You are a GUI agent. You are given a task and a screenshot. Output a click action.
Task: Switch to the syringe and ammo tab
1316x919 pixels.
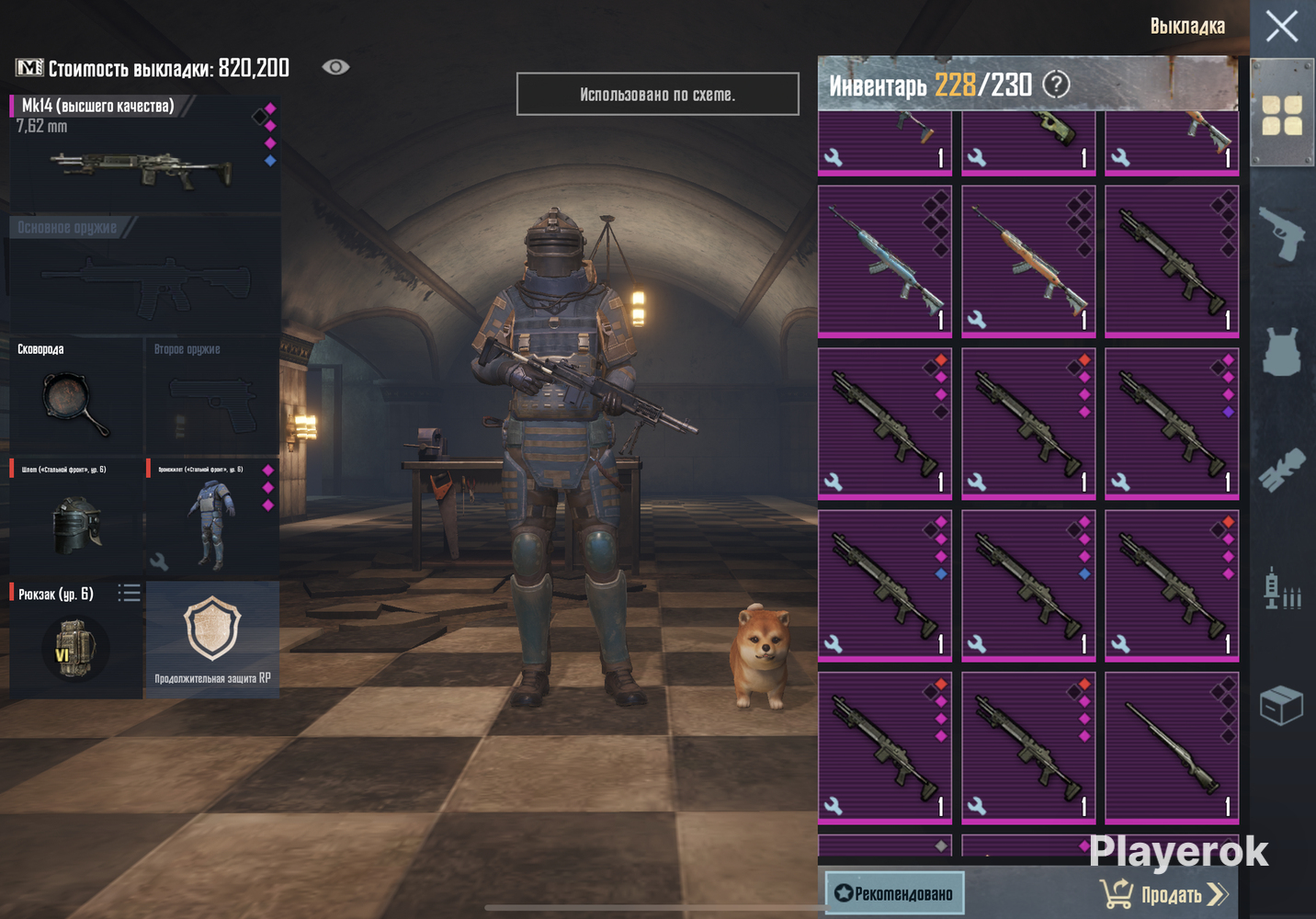click(x=1281, y=588)
